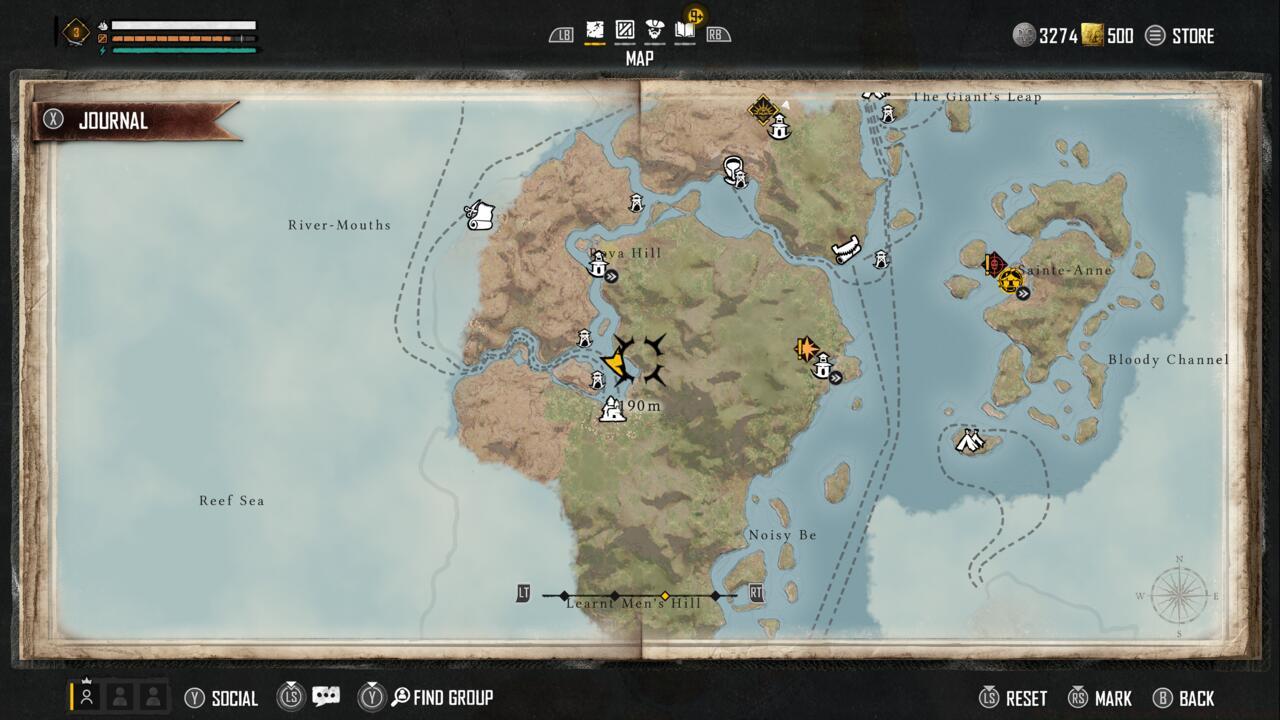This screenshot has height=720, width=1280.
Task: Reset the map view
Action: click(1014, 698)
